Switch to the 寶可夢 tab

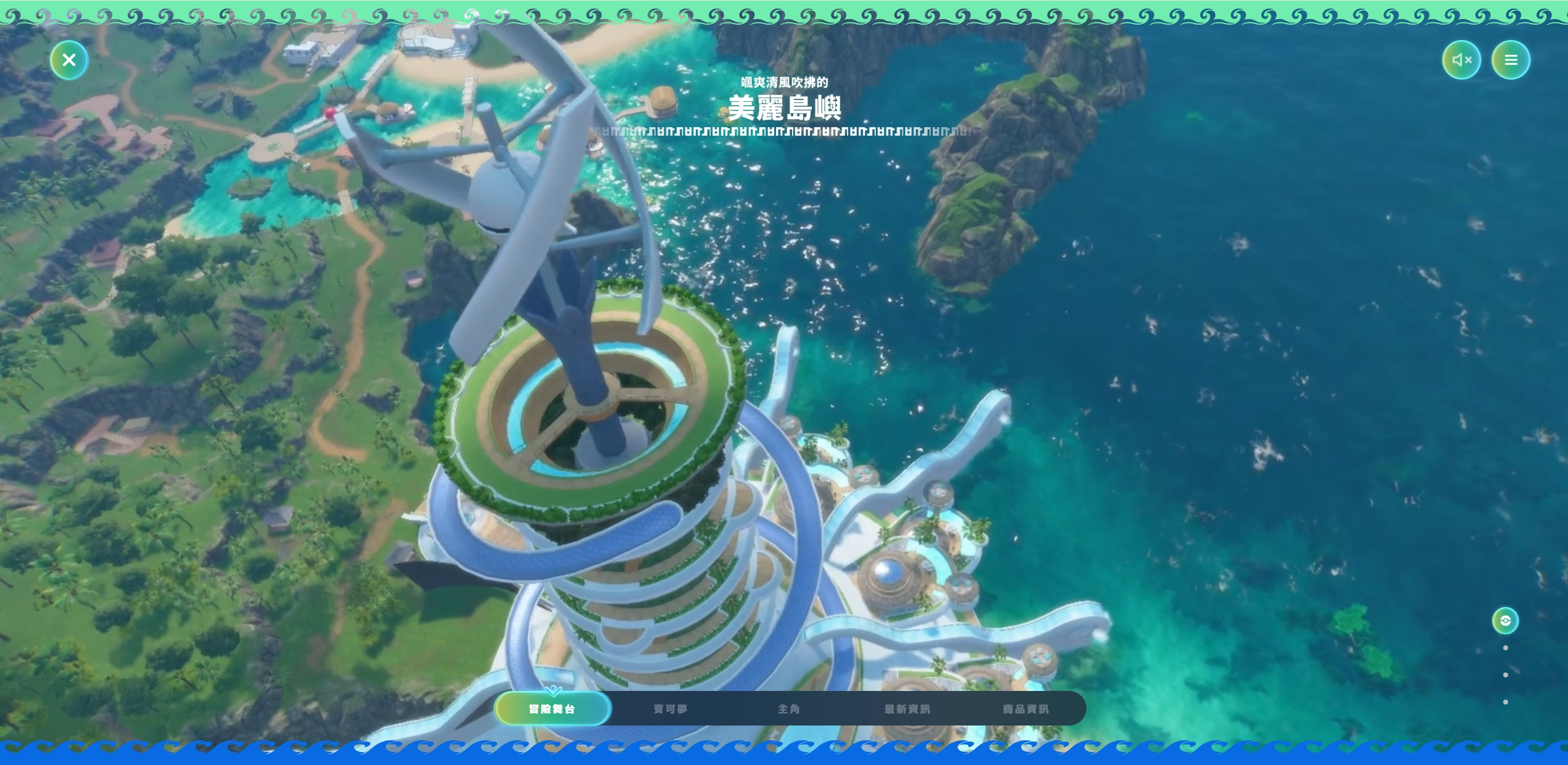670,709
